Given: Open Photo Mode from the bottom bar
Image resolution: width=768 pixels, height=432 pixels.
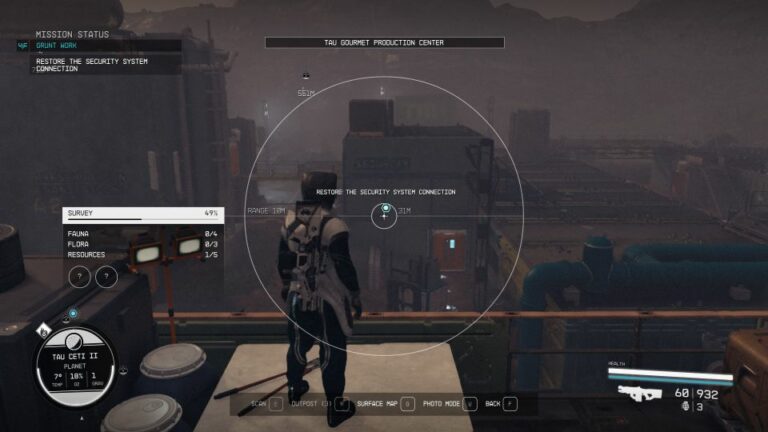Looking at the screenshot, I should [447, 404].
